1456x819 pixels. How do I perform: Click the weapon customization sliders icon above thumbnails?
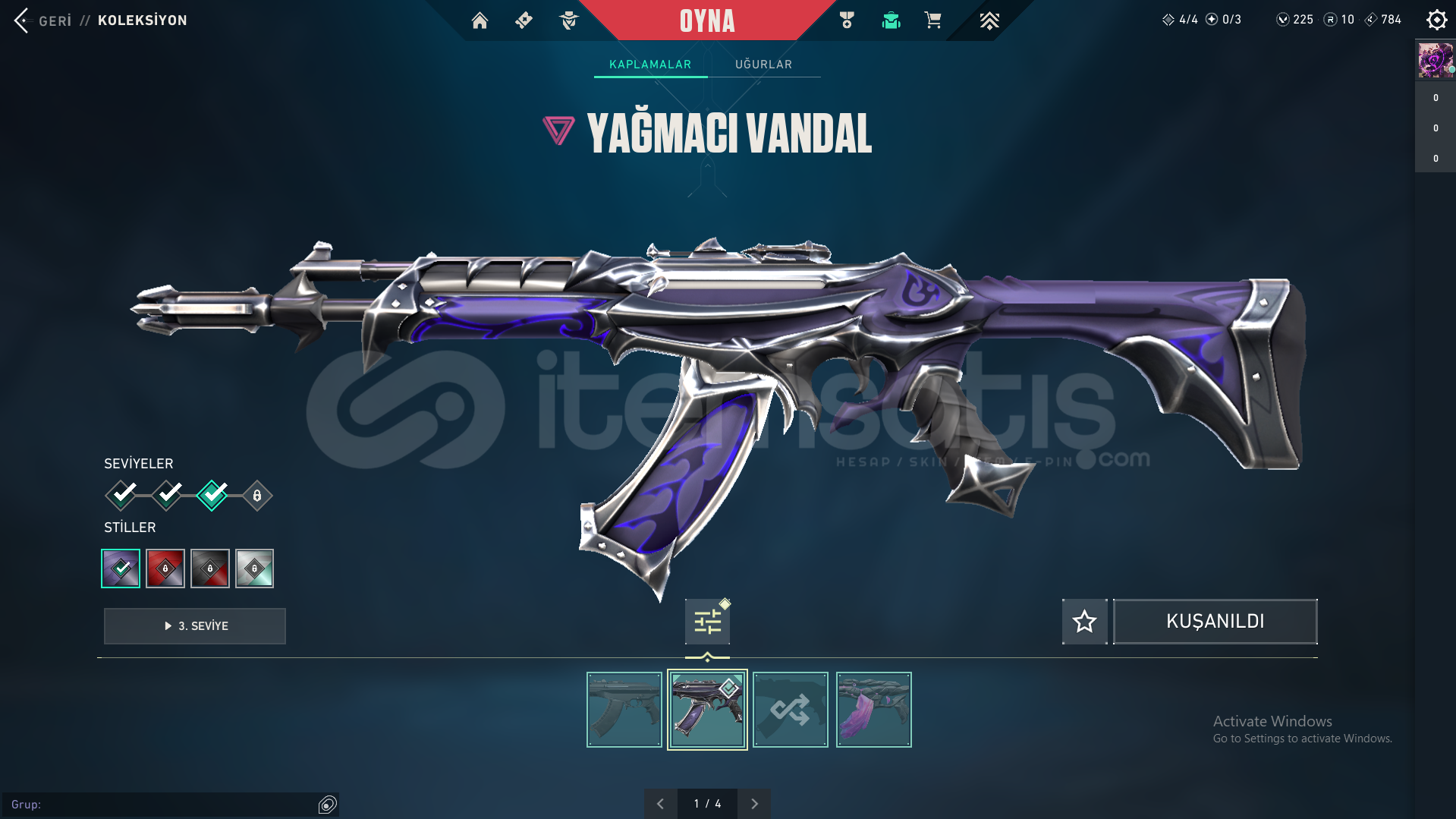point(706,621)
